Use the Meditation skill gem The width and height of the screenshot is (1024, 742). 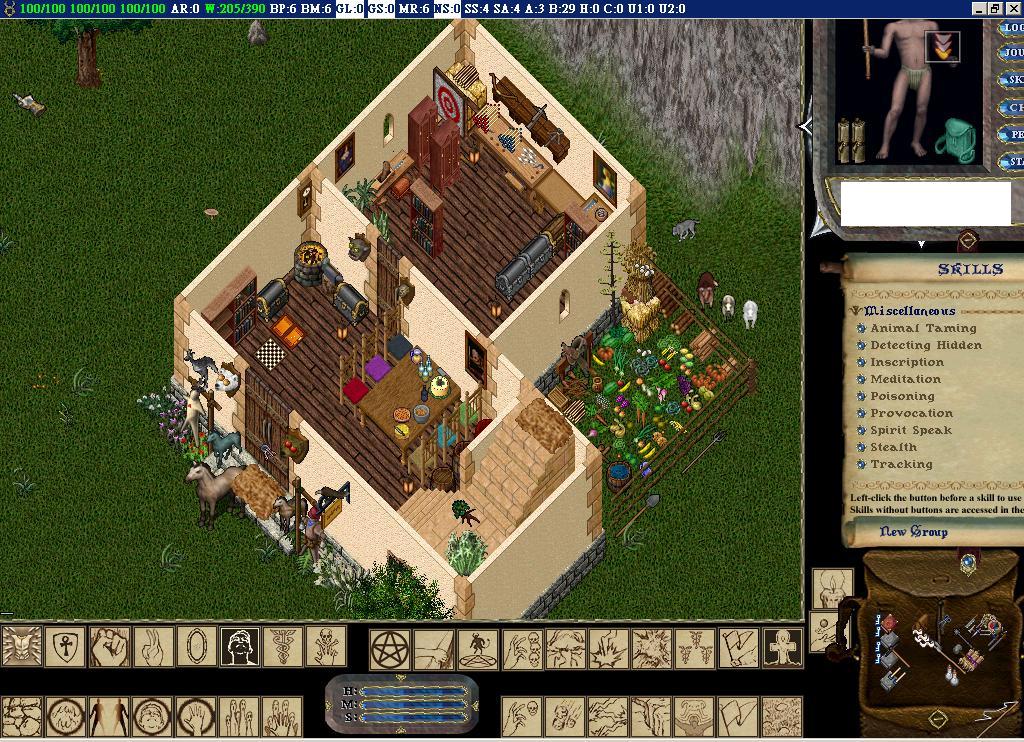point(861,380)
